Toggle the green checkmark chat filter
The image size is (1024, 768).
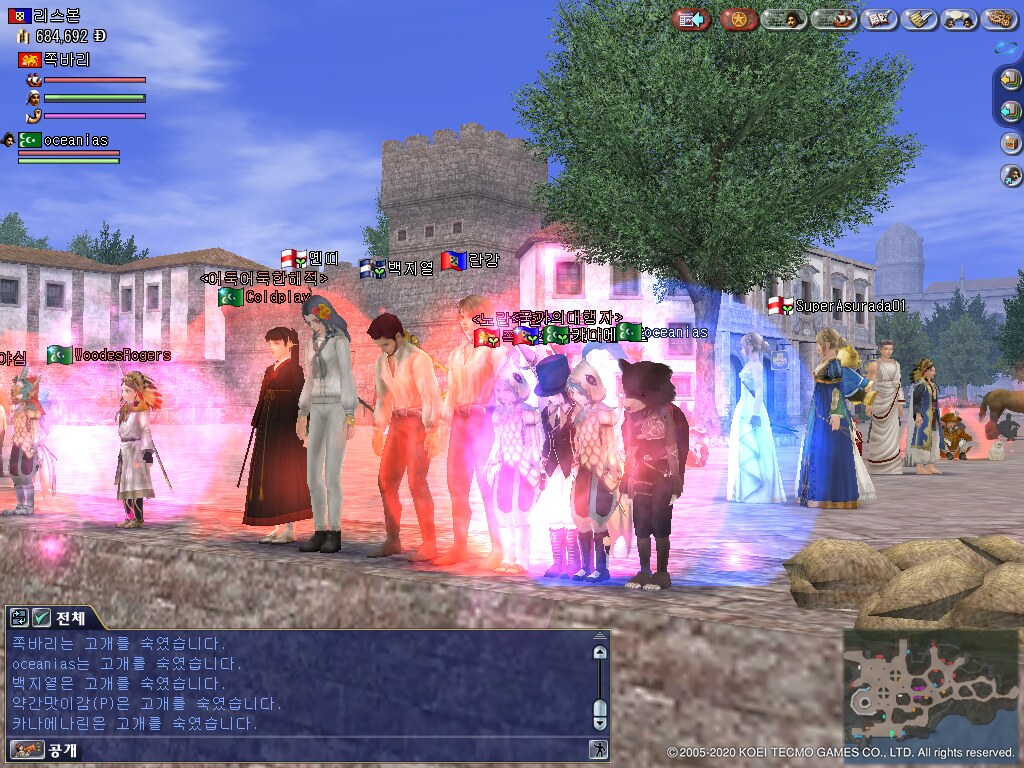tap(42, 618)
